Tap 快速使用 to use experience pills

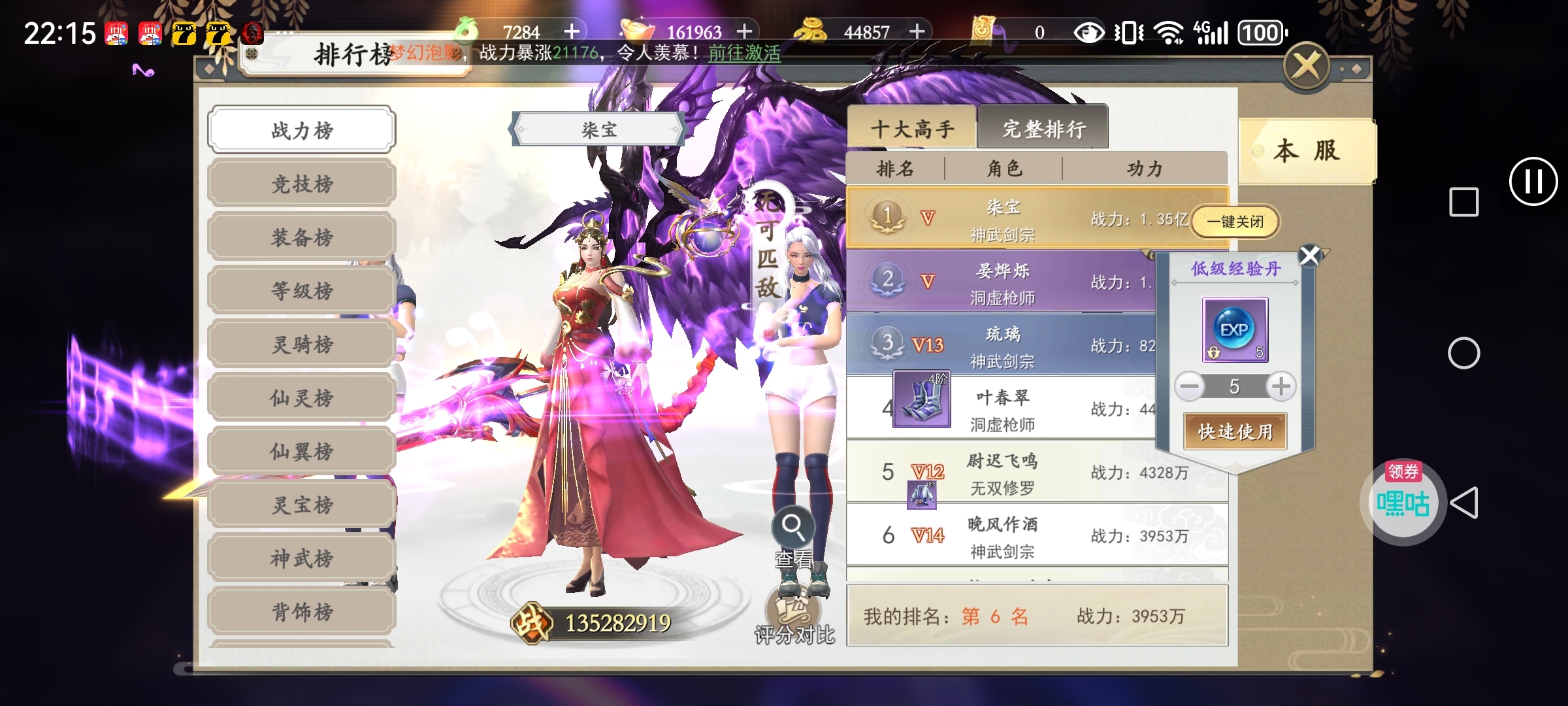point(1235,431)
